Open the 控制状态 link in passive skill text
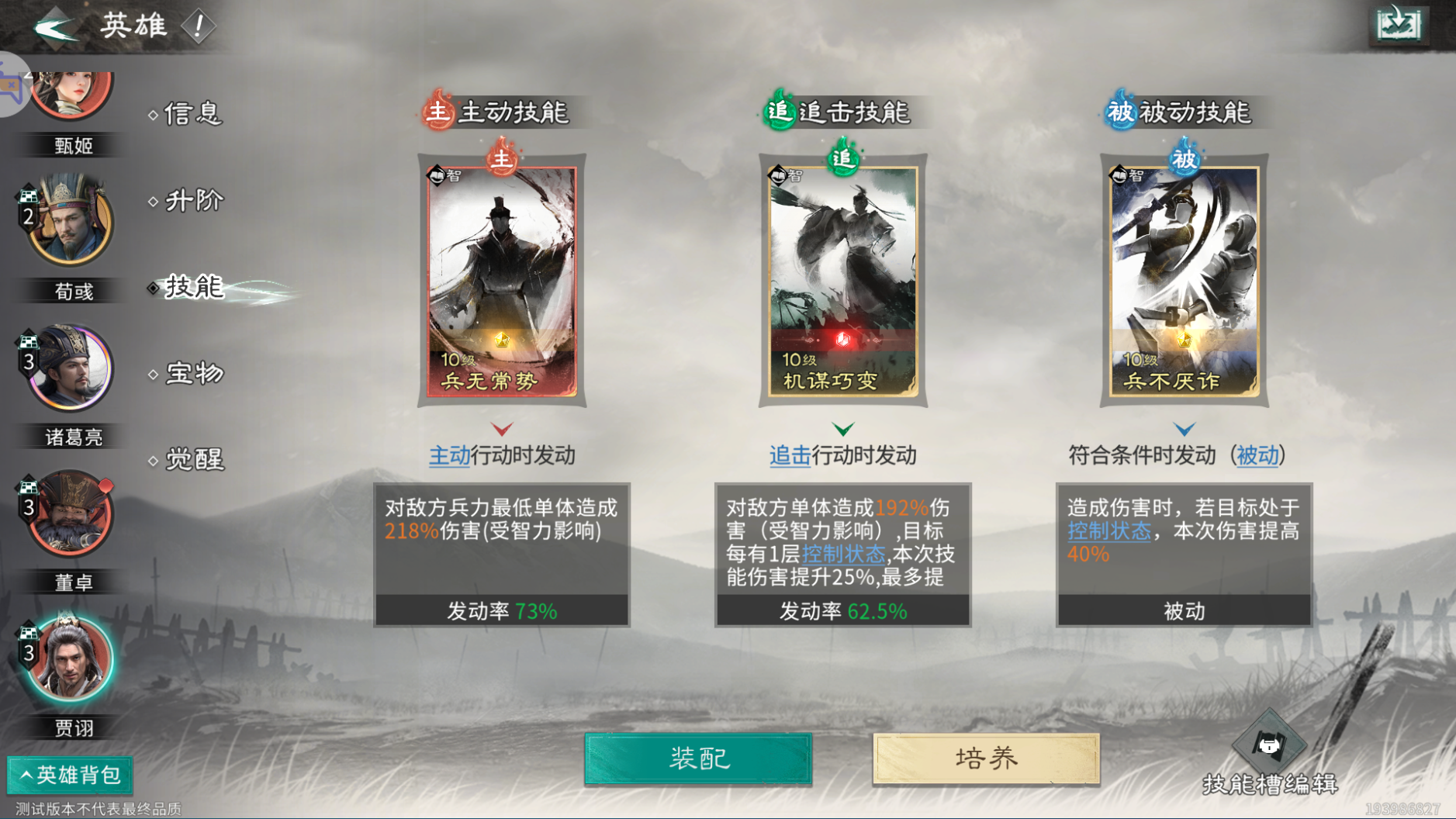The image size is (1456, 819). pos(1111,531)
